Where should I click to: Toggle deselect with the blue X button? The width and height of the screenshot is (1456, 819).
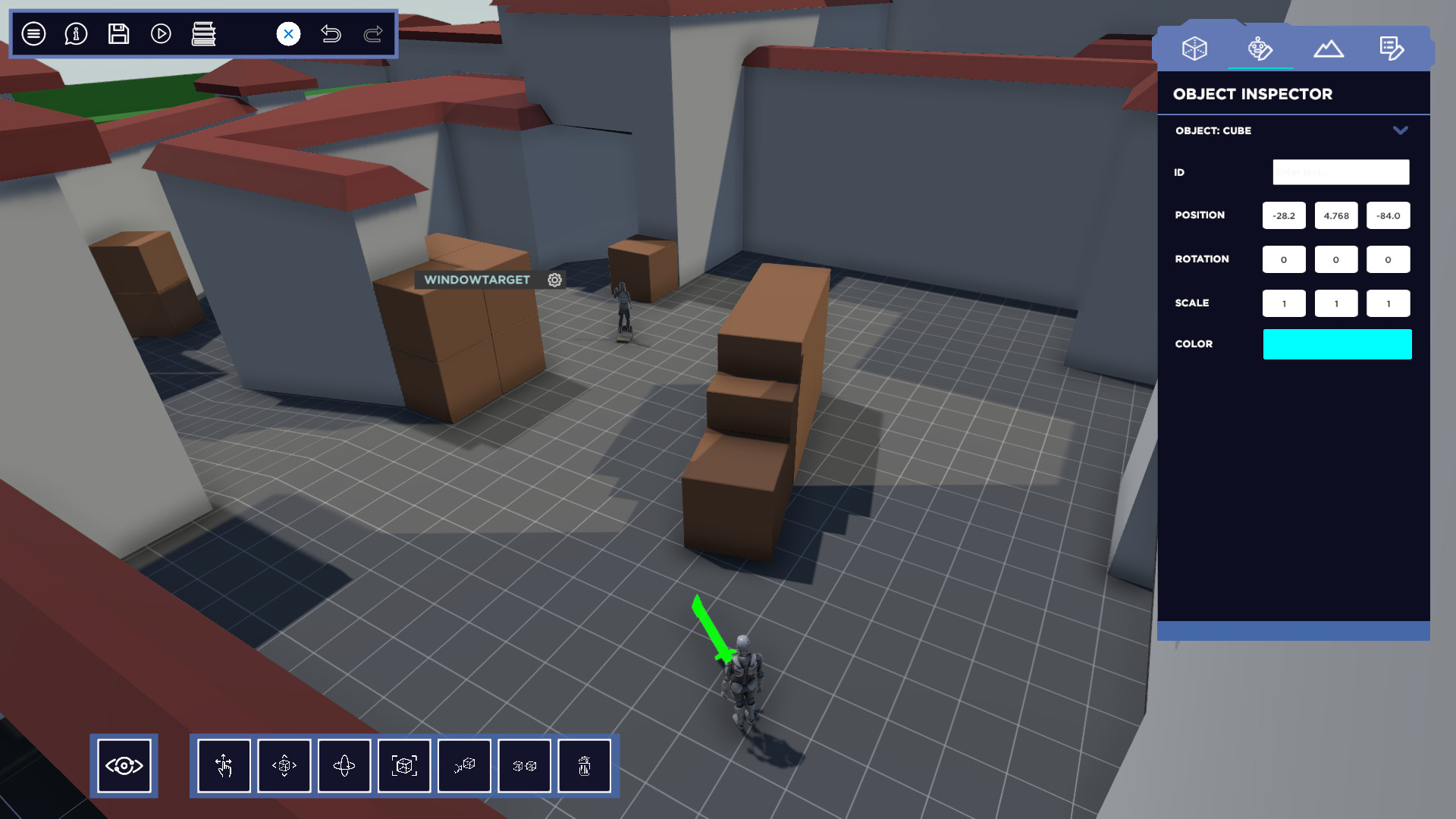pyautogui.click(x=287, y=33)
